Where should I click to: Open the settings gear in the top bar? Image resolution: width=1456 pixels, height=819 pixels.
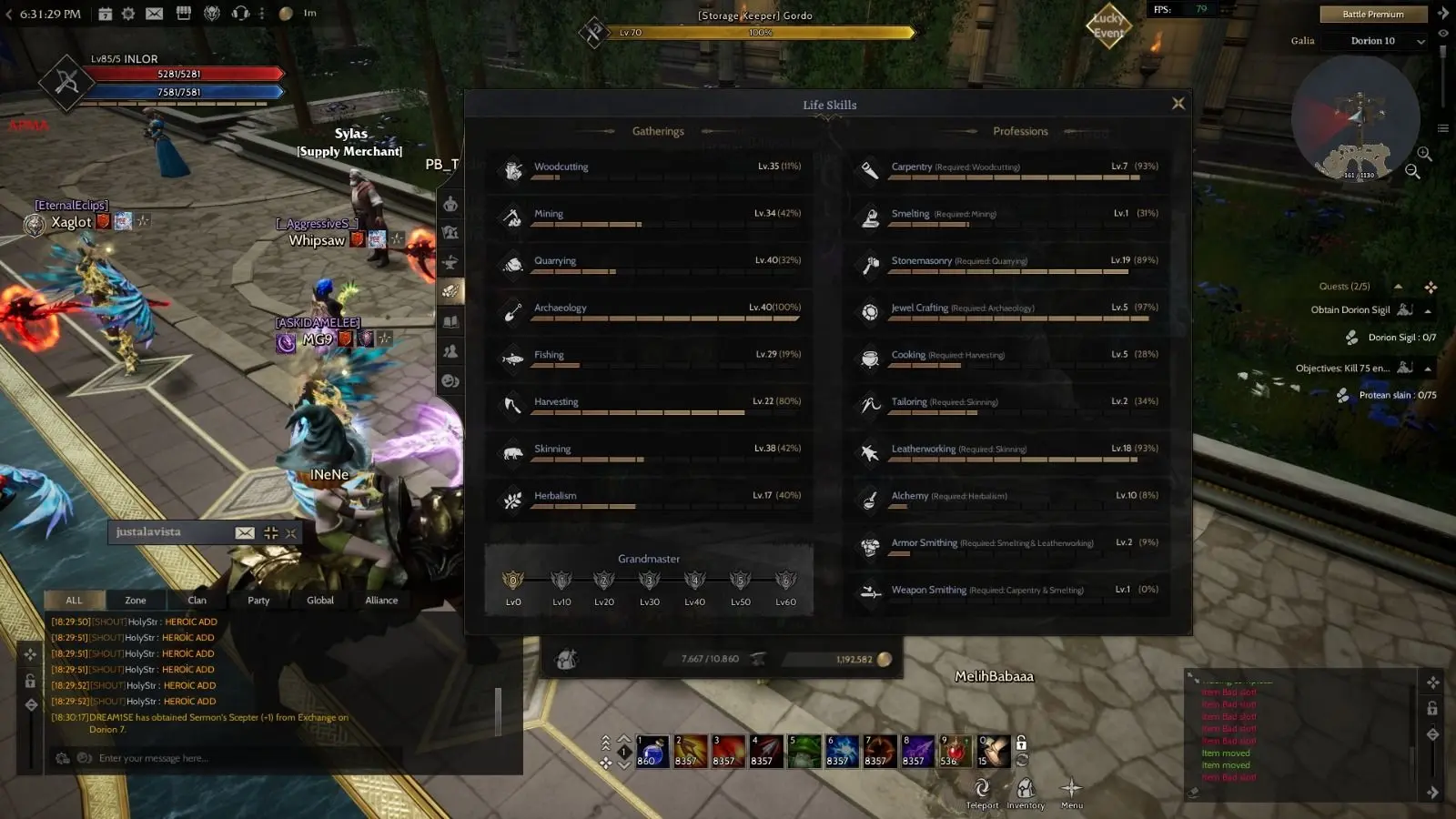(127, 14)
